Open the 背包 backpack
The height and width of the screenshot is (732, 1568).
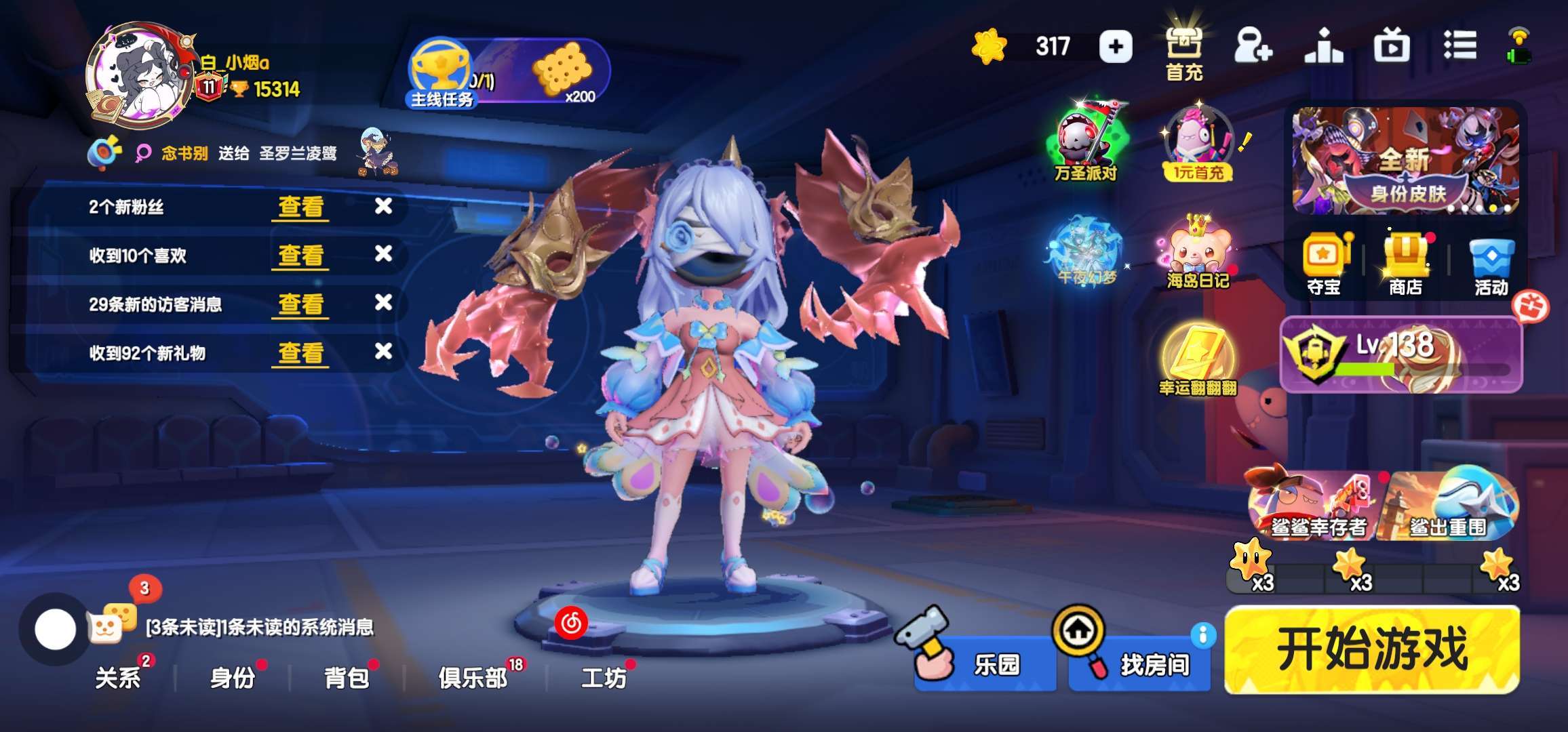(x=347, y=677)
